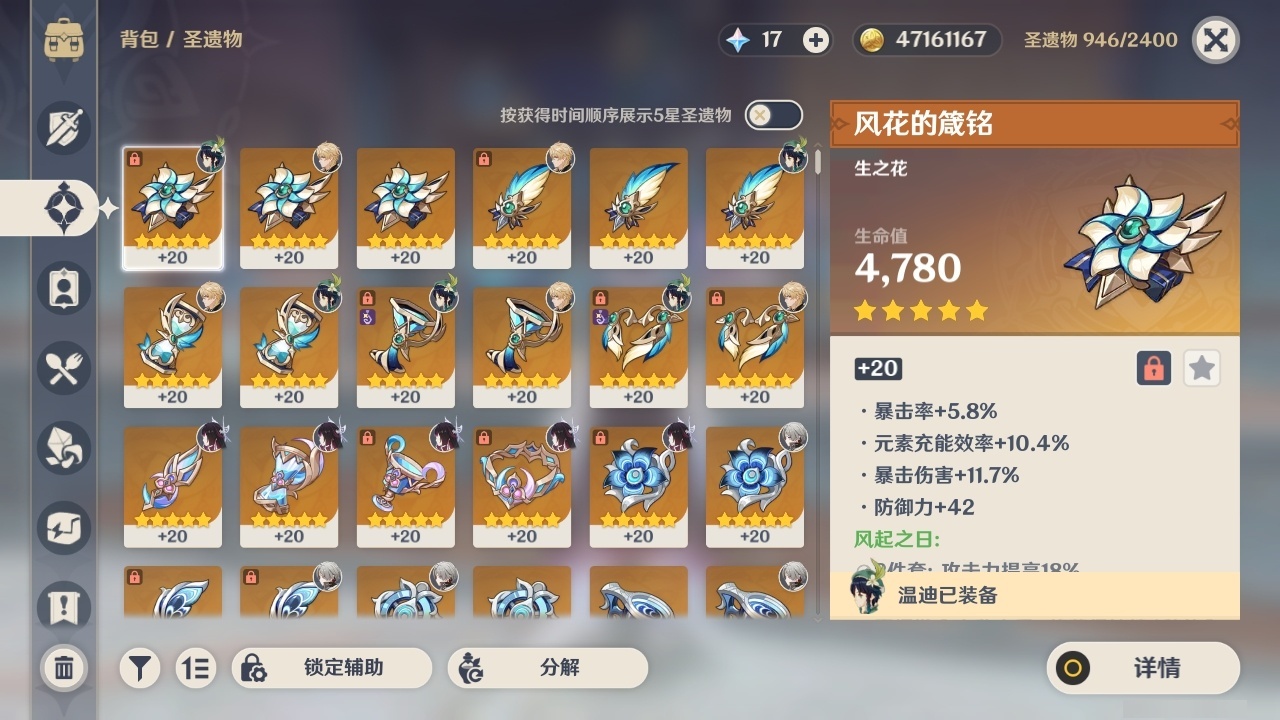This screenshot has height=720, width=1280.
Task: Open the gadgets inventory category
Action: pyautogui.click(x=63, y=528)
